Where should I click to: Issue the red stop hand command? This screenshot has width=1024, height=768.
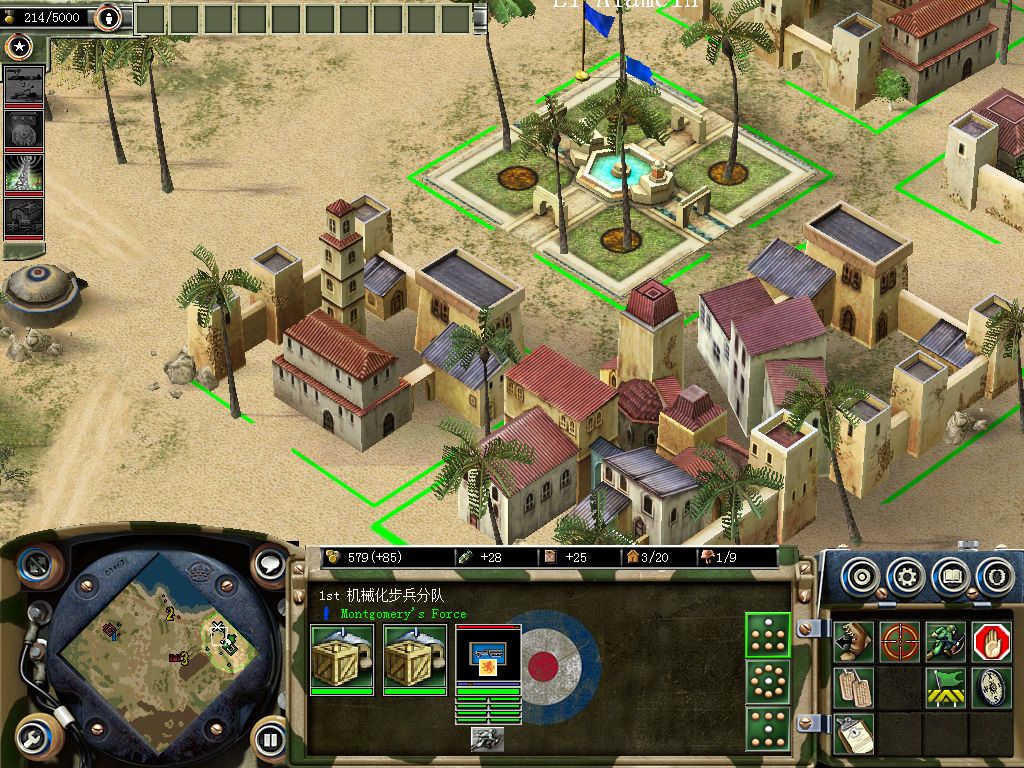pyautogui.click(x=992, y=642)
